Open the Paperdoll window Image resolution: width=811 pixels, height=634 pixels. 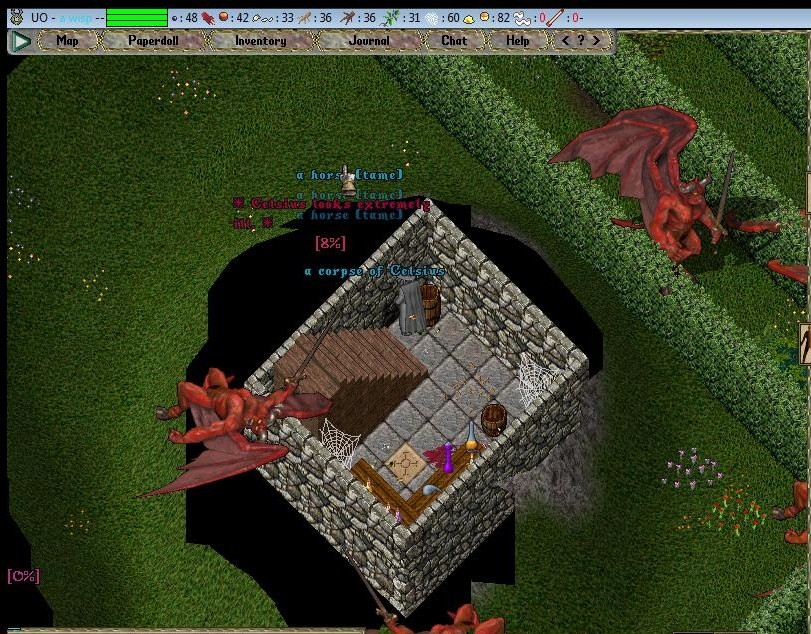pos(153,41)
